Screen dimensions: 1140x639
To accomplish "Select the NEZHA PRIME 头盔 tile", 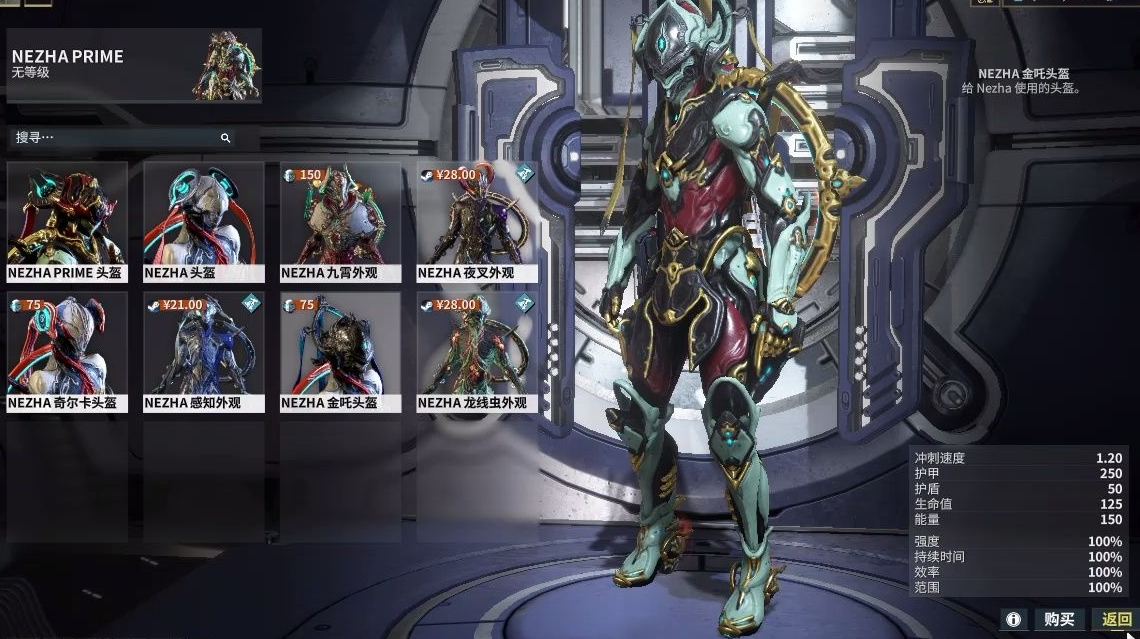I will pyautogui.click(x=67, y=222).
